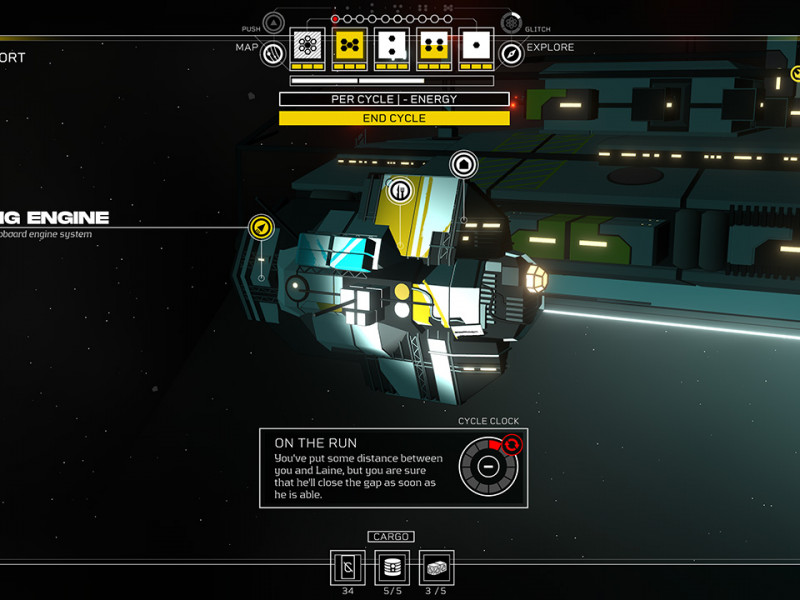Open the On the Run clock panel
This screenshot has width=800, height=600.
pyautogui.click(x=393, y=468)
